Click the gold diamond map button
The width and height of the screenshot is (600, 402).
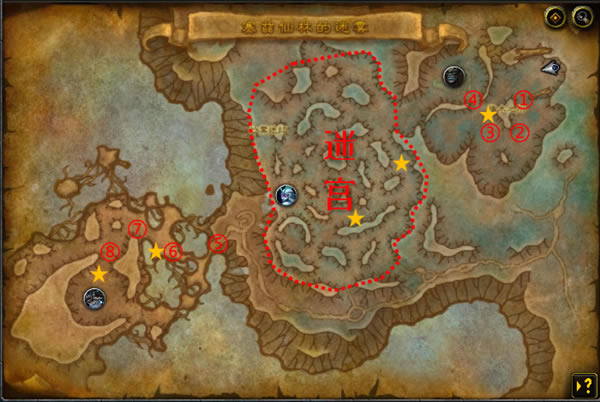click(554, 17)
